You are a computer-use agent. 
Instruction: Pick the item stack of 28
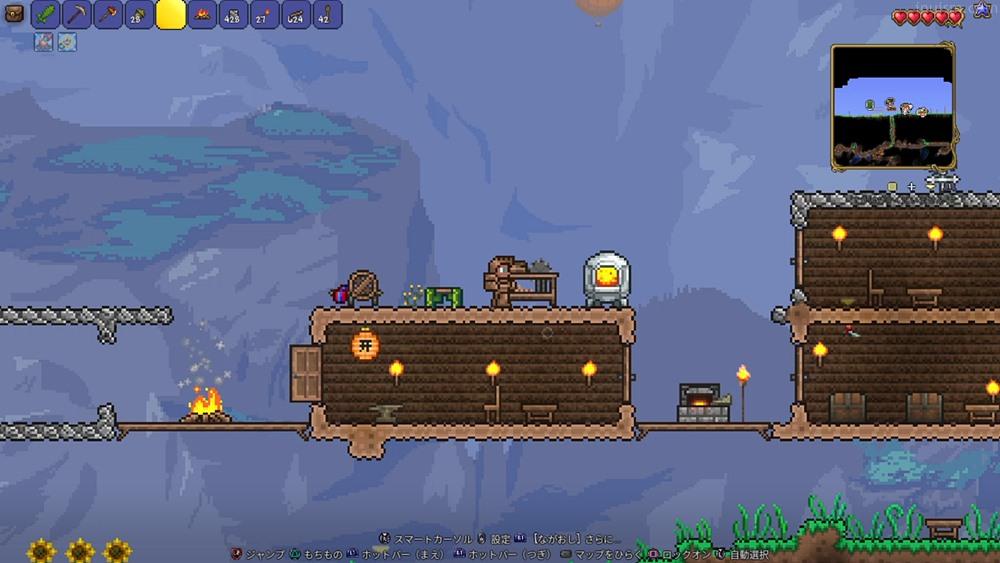point(140,15)
